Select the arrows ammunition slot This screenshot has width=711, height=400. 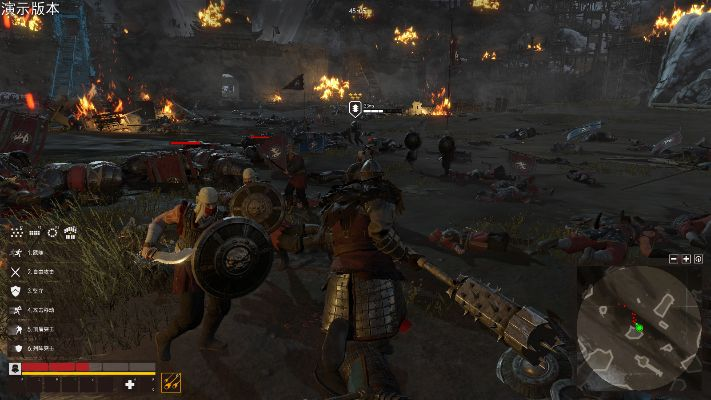(x=171, y=381)
